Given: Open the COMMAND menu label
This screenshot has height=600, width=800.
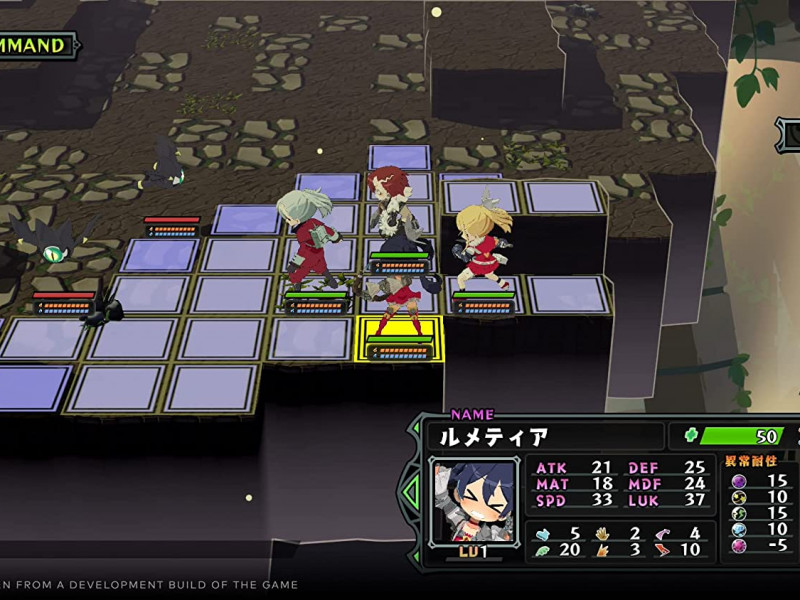Looking at the screenshot, I should click(x=36, y=45).
